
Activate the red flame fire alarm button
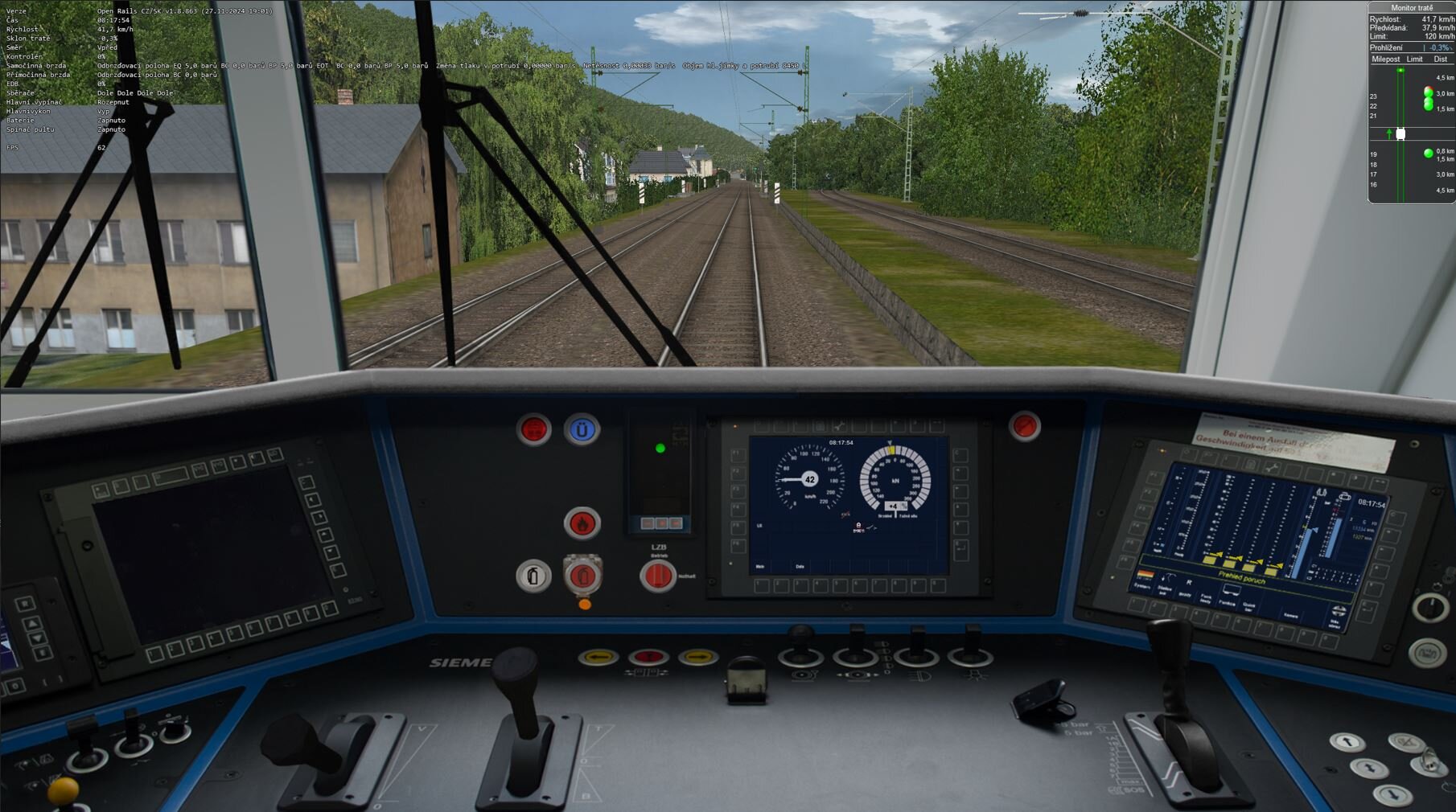pyautogui.click(x=582, y=523)
